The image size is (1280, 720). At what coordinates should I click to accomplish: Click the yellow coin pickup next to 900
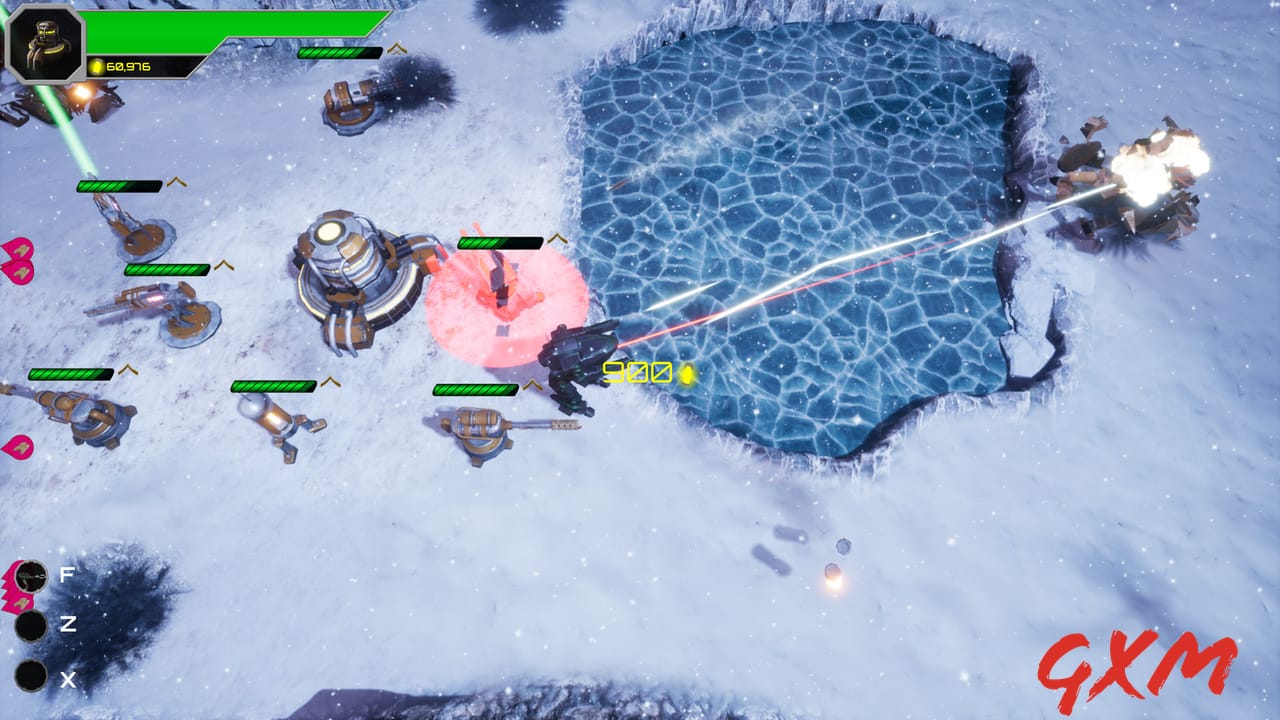(x=686, y=375)
